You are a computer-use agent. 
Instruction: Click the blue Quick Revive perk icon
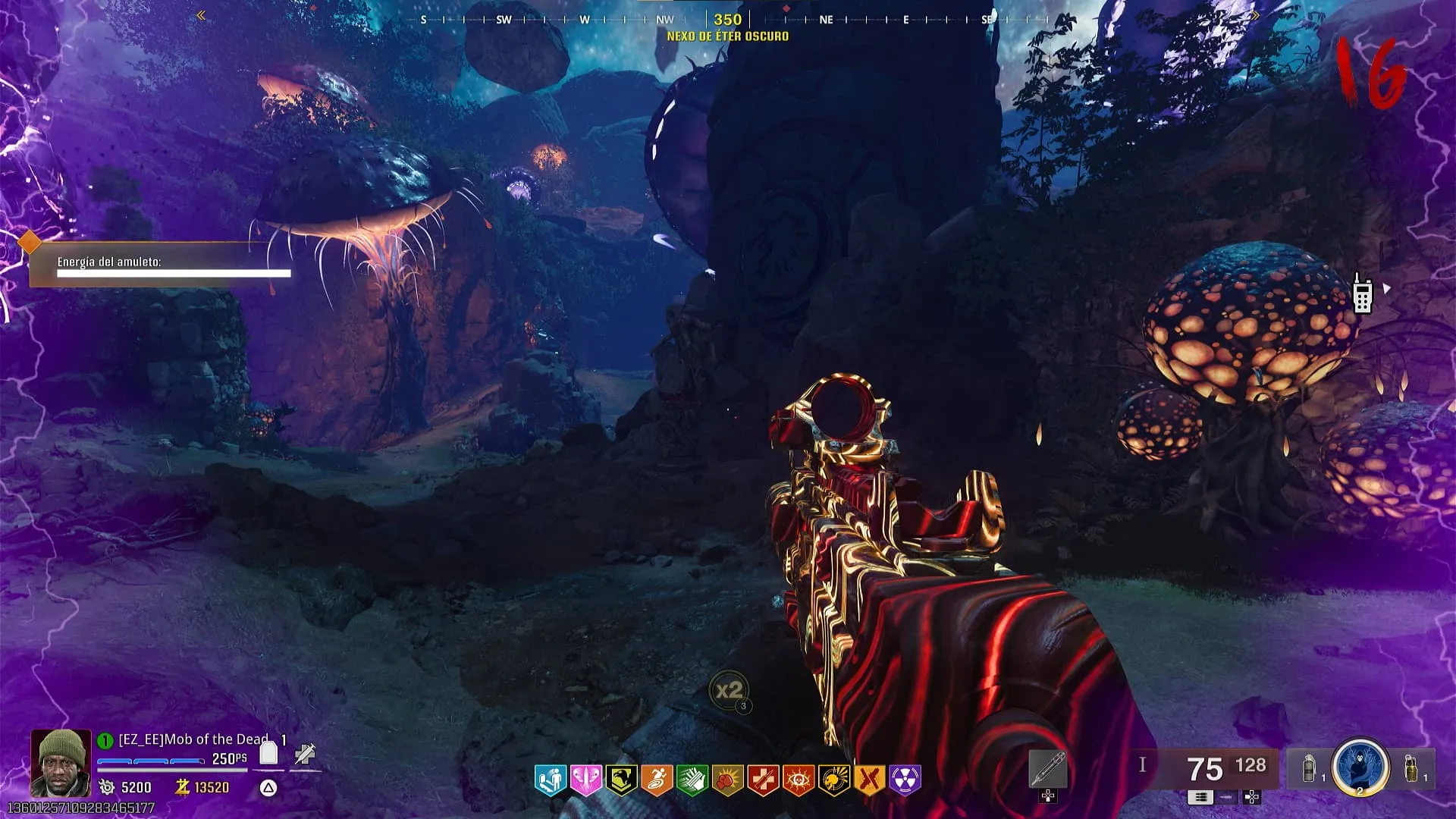click(551, 780)
